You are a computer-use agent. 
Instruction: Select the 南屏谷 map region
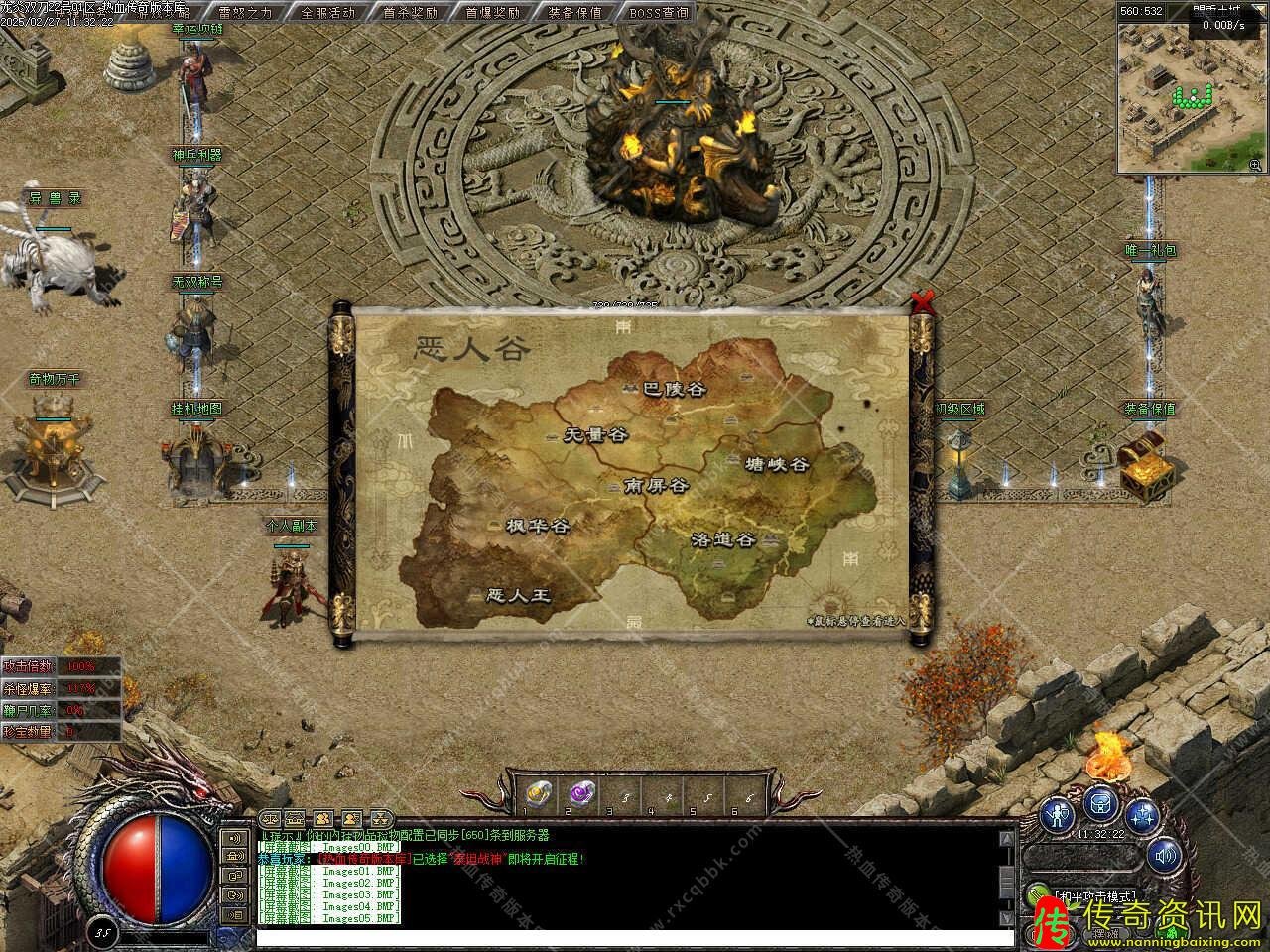[656, 486]
